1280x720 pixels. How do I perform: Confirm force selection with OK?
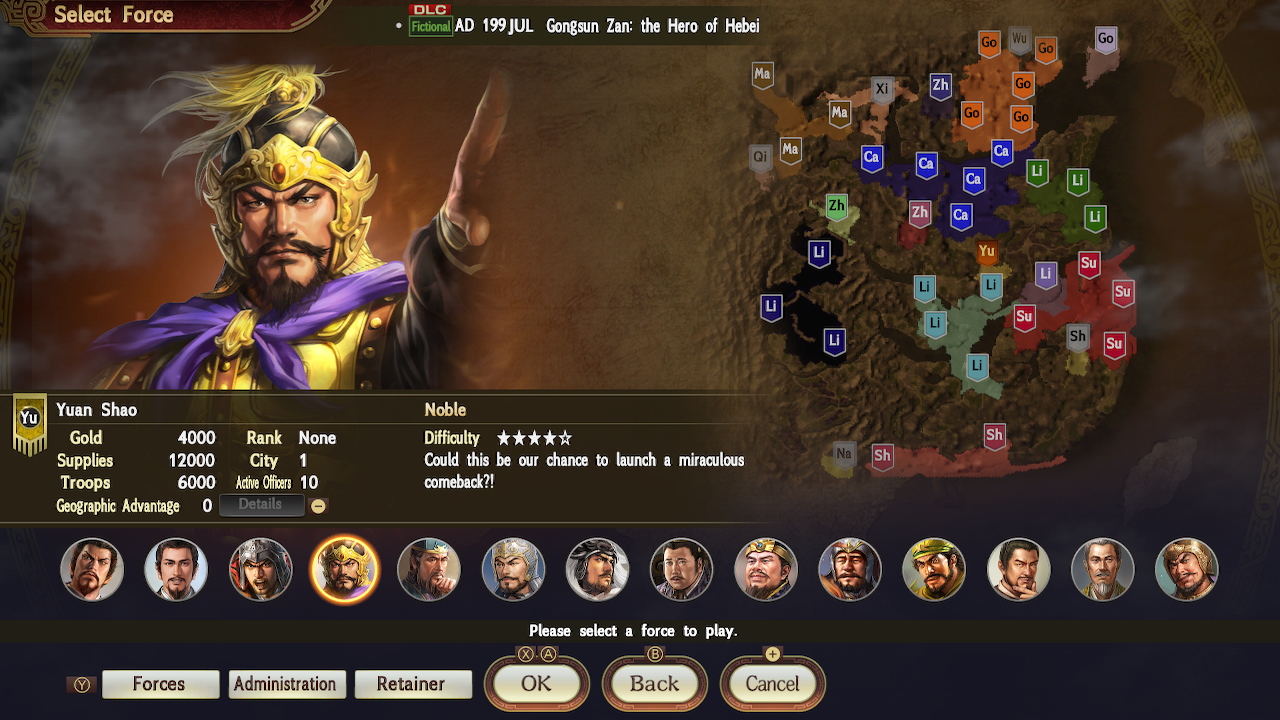[x=536, y=684]
